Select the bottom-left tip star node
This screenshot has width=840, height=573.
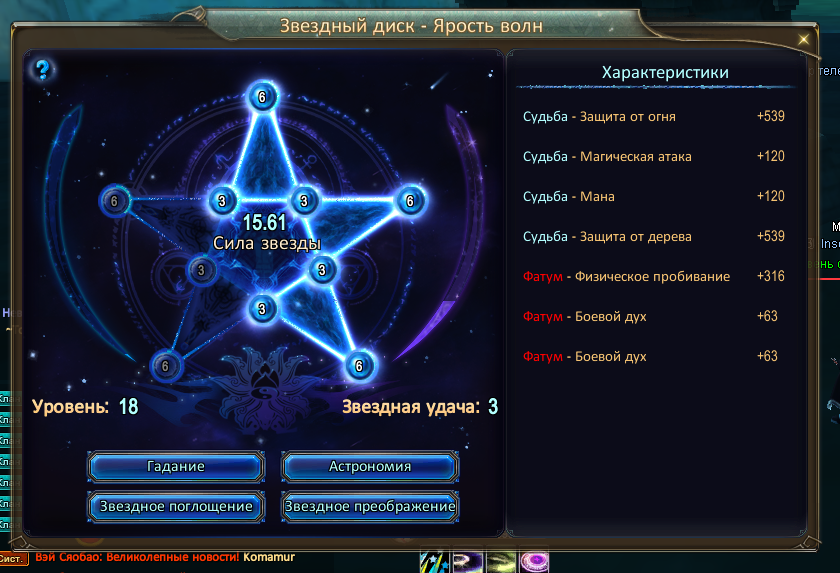coord(165,366)
